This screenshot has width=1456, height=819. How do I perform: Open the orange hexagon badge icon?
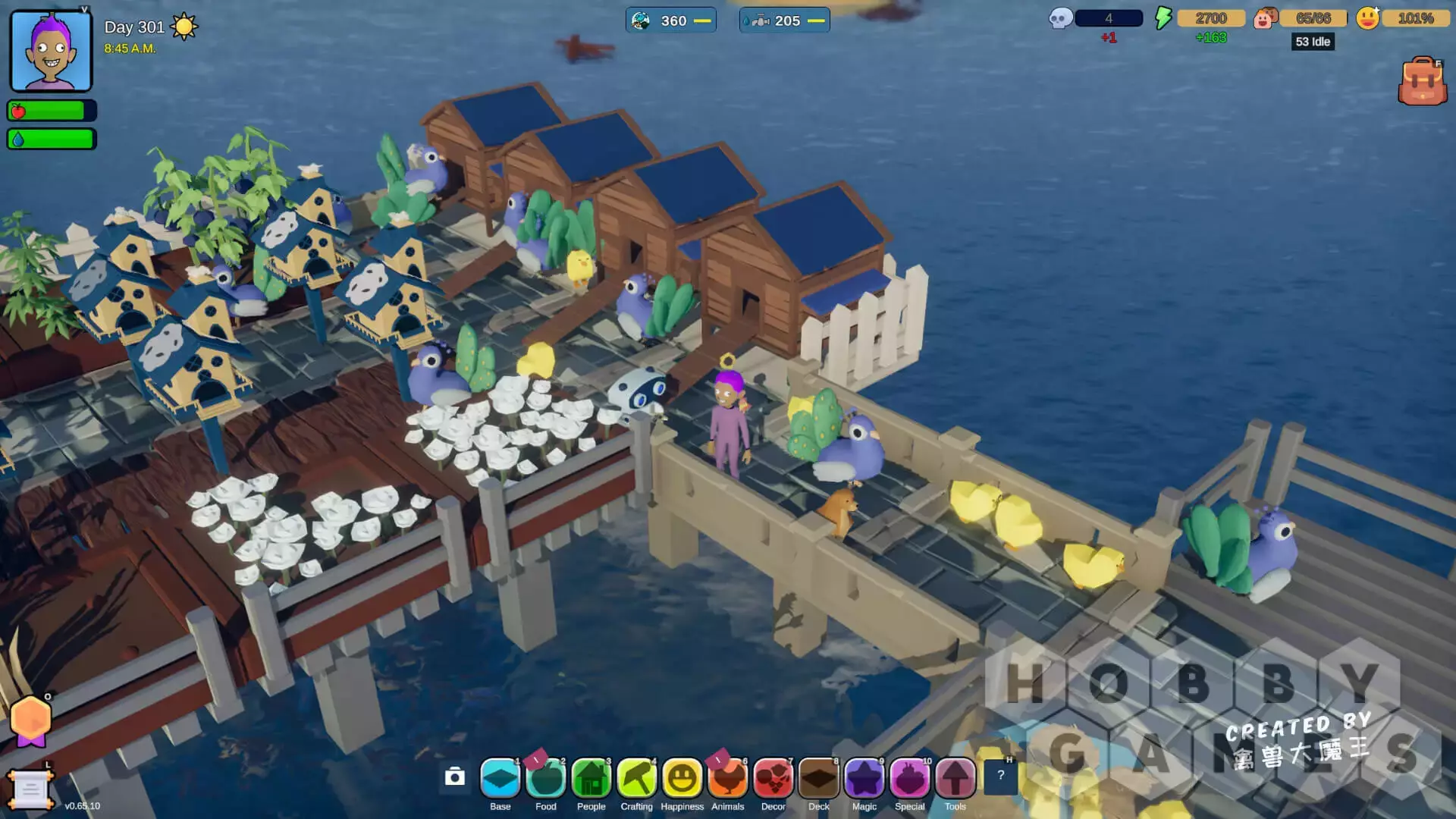[x=31, y=719]
